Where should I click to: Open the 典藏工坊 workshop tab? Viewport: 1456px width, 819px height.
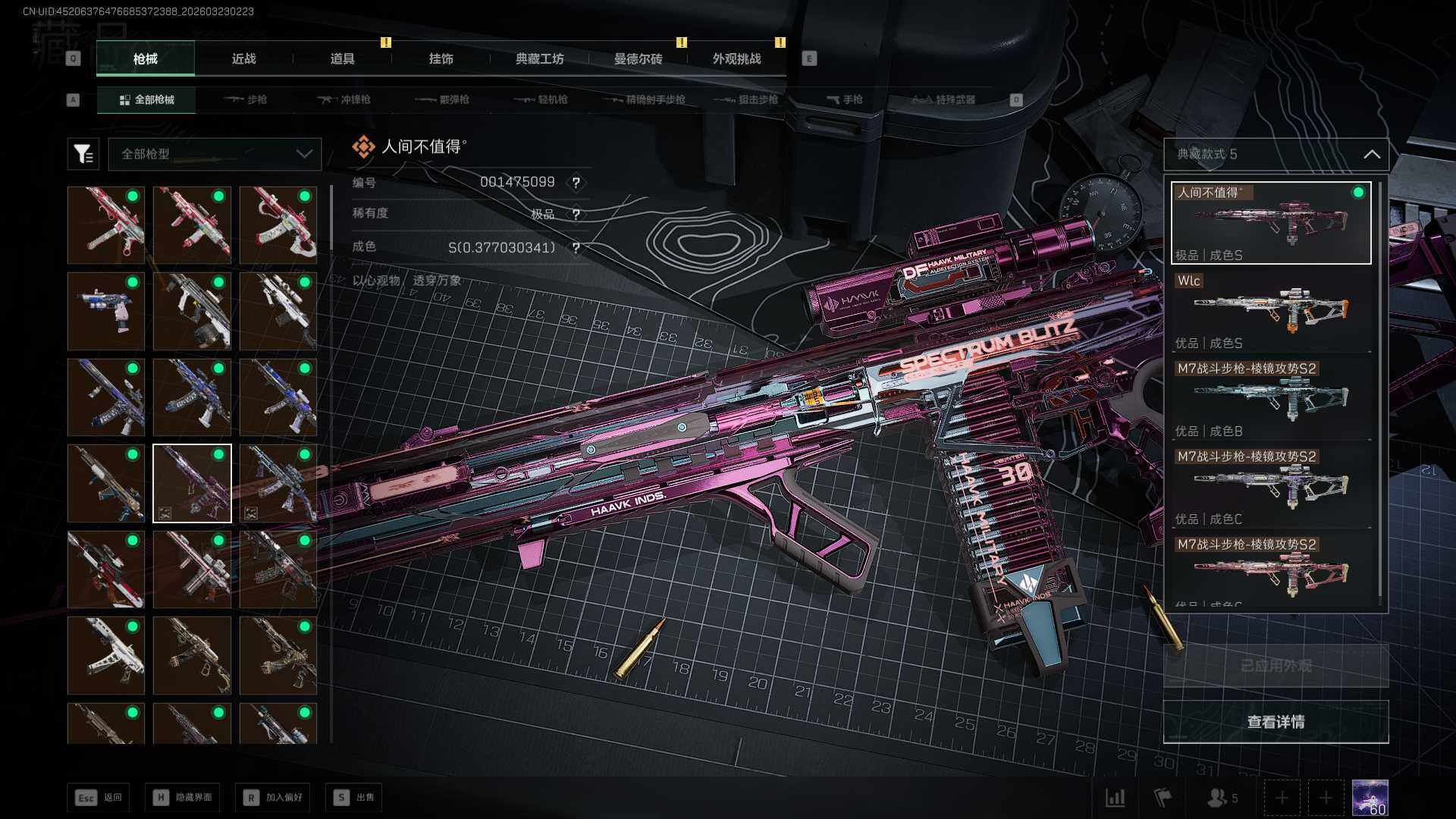[x=539, y=58]
